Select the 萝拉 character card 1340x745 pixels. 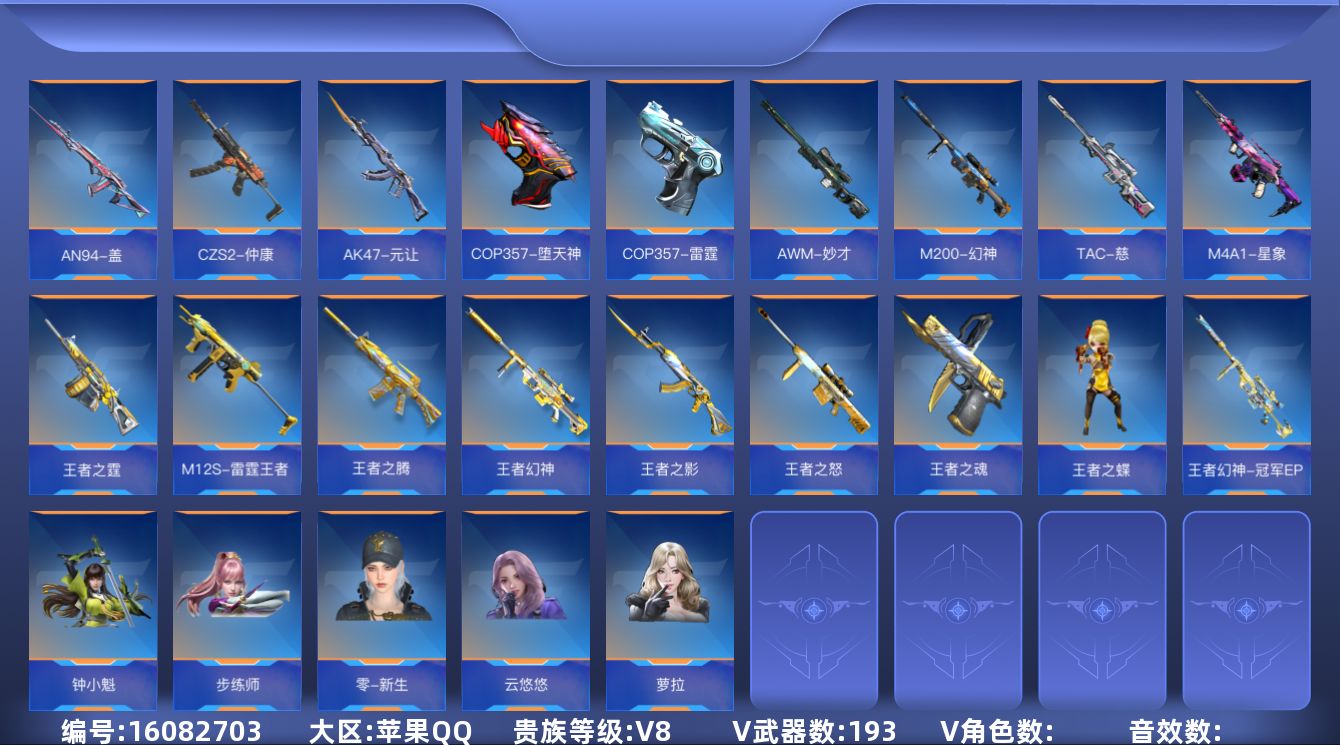click(669, 610)
